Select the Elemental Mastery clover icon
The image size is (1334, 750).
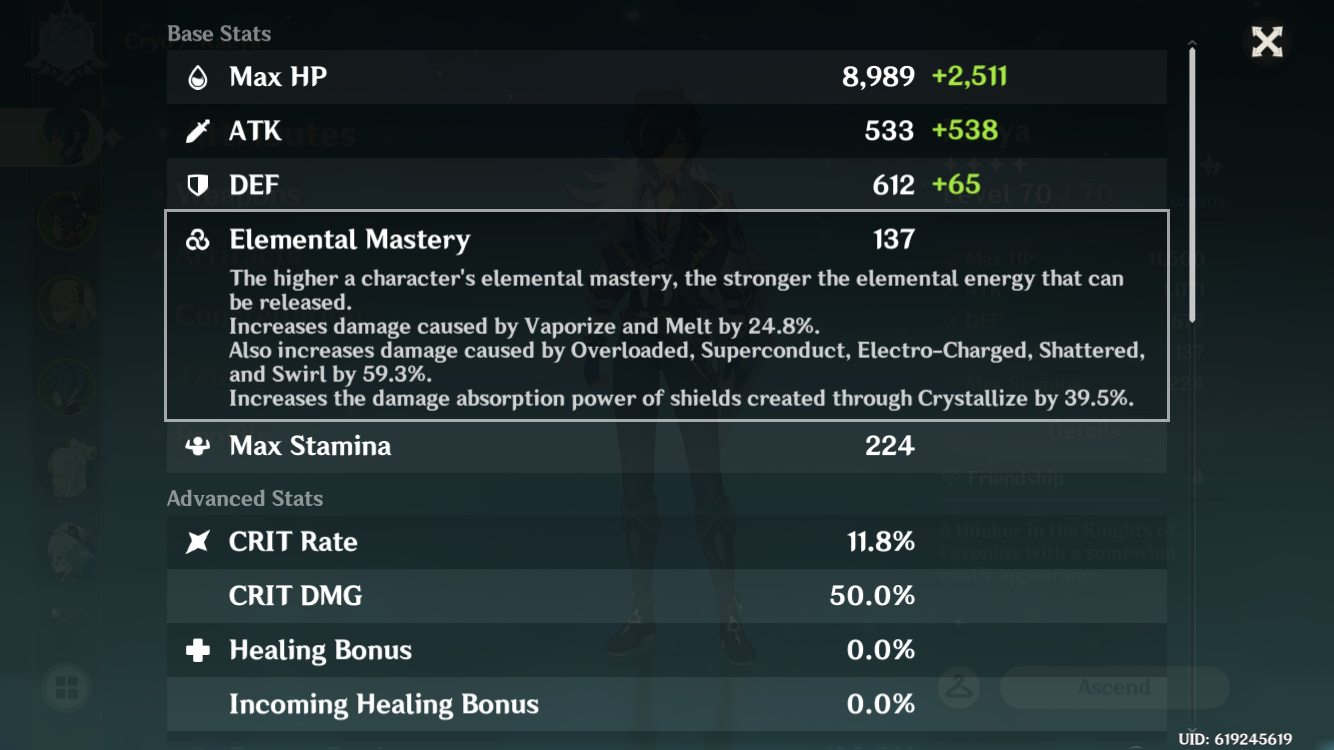coord(198,238)
